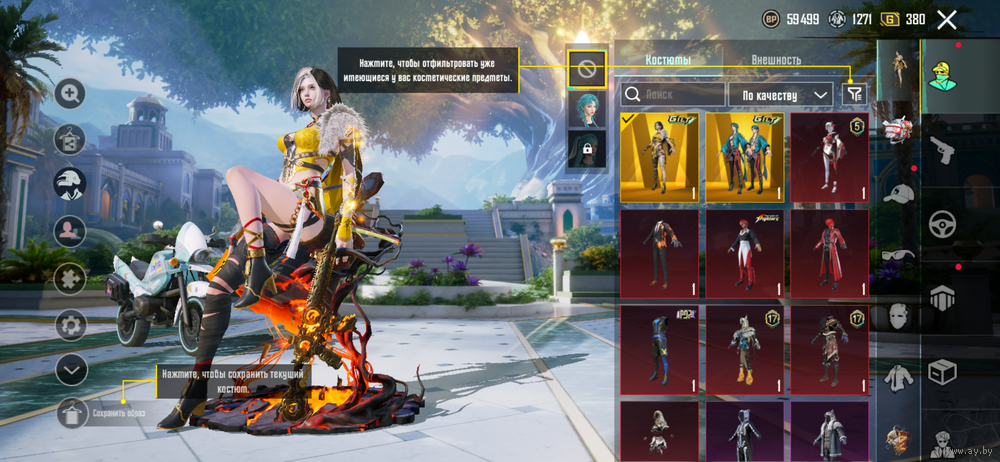Pick the red trench coat costume
Screen dimensions: 1000x462
830,253
